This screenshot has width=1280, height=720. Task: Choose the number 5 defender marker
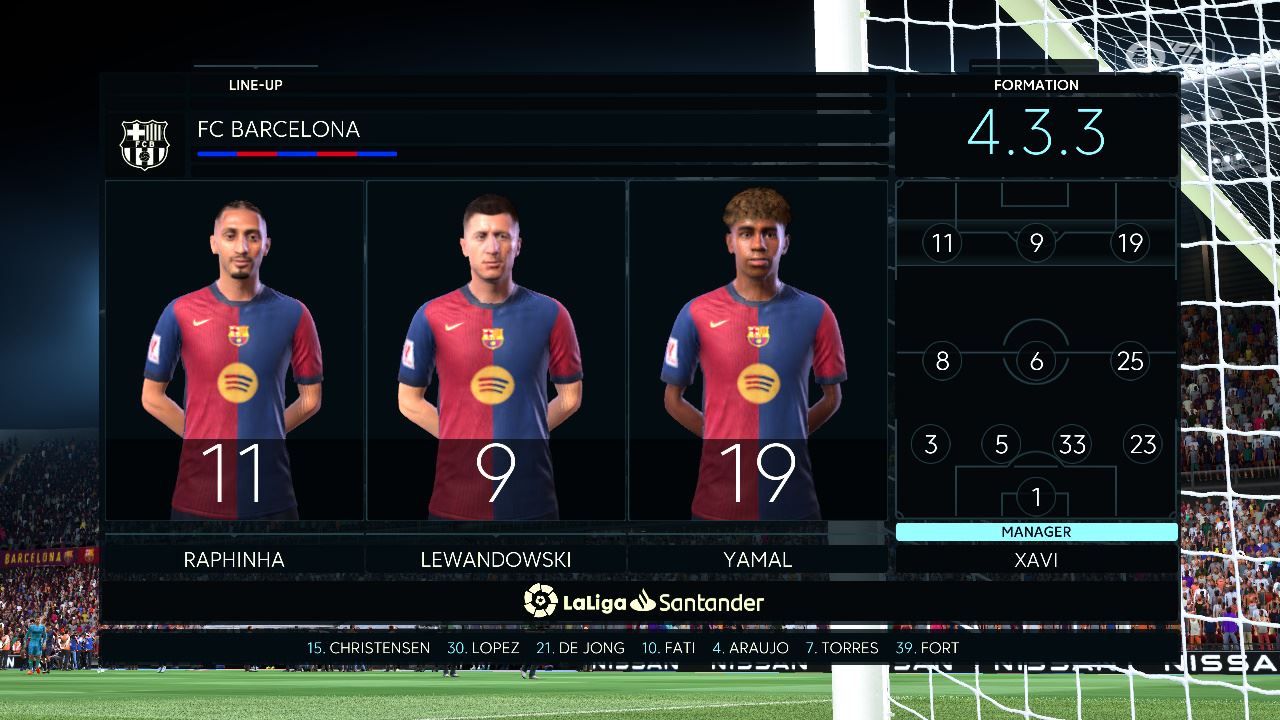[1001, 444]
